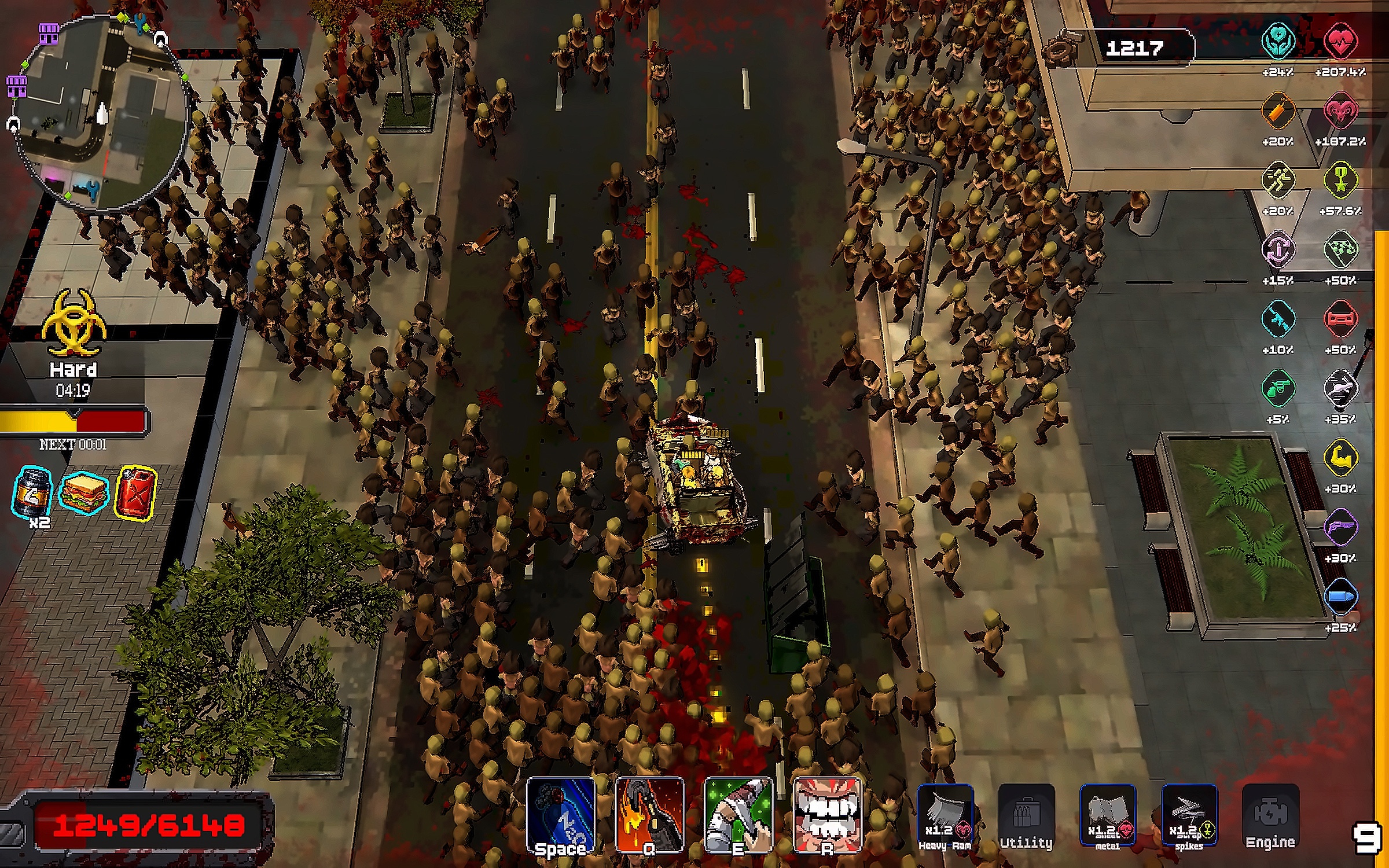Activate the bared teeth rage ability
The height and width of the screenshot is (868, 1389).
point(827,815)
